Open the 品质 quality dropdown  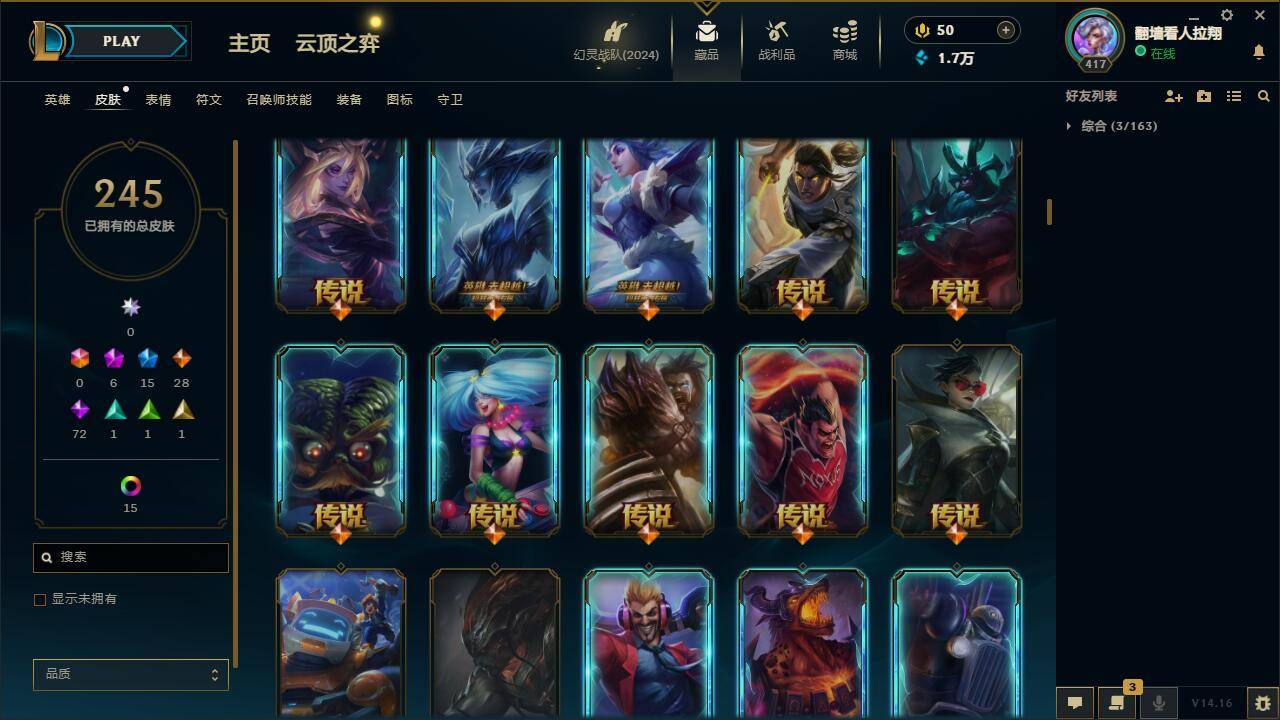130,674
